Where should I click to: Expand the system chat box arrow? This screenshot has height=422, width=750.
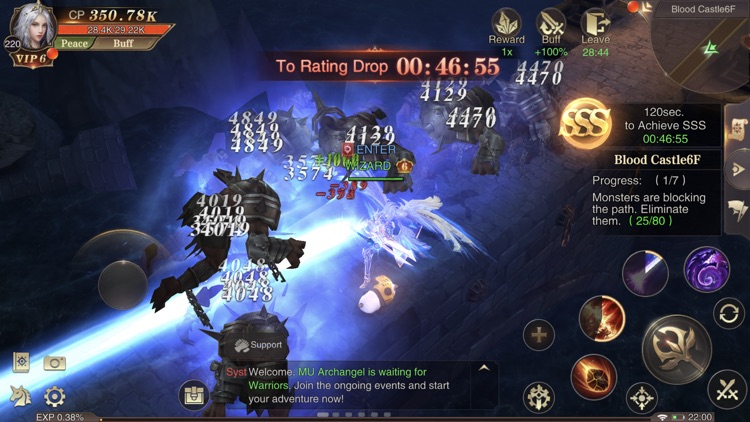pos(484,369)
